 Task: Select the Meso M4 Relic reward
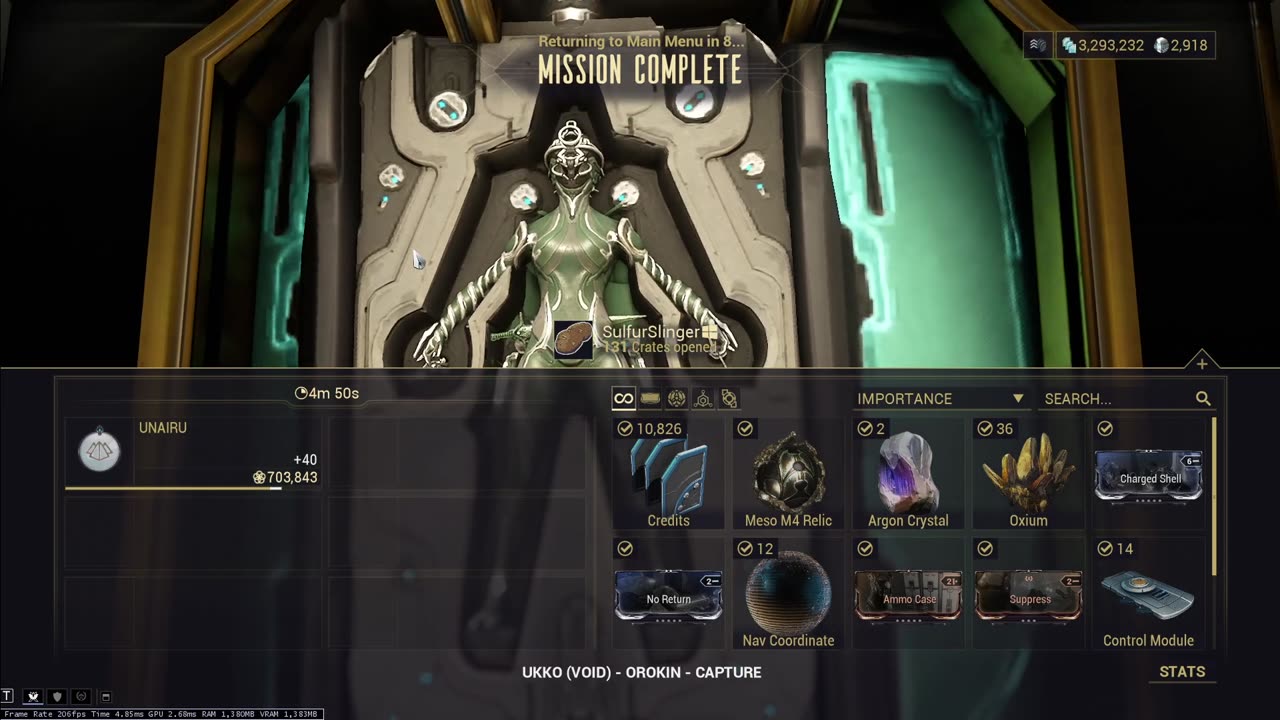pyautogui.click(x=788, y=474)
